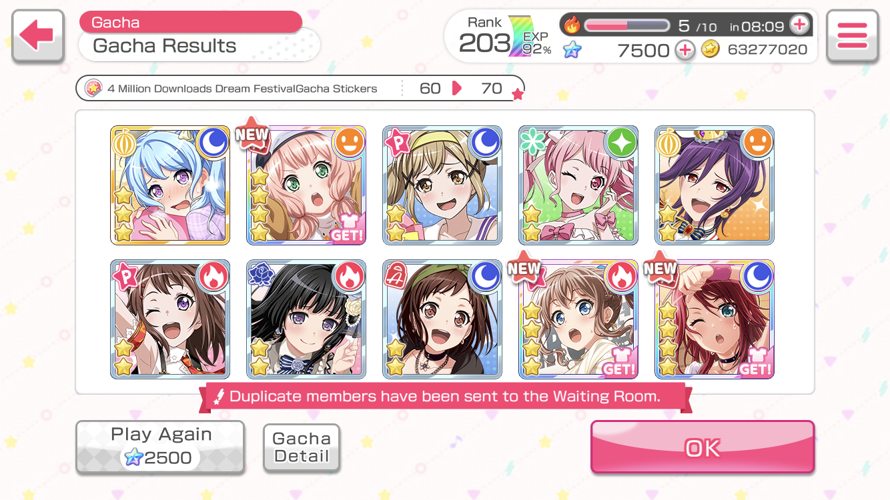Open the Dream Festival Gacha Stickers bar

coord(300,89)
